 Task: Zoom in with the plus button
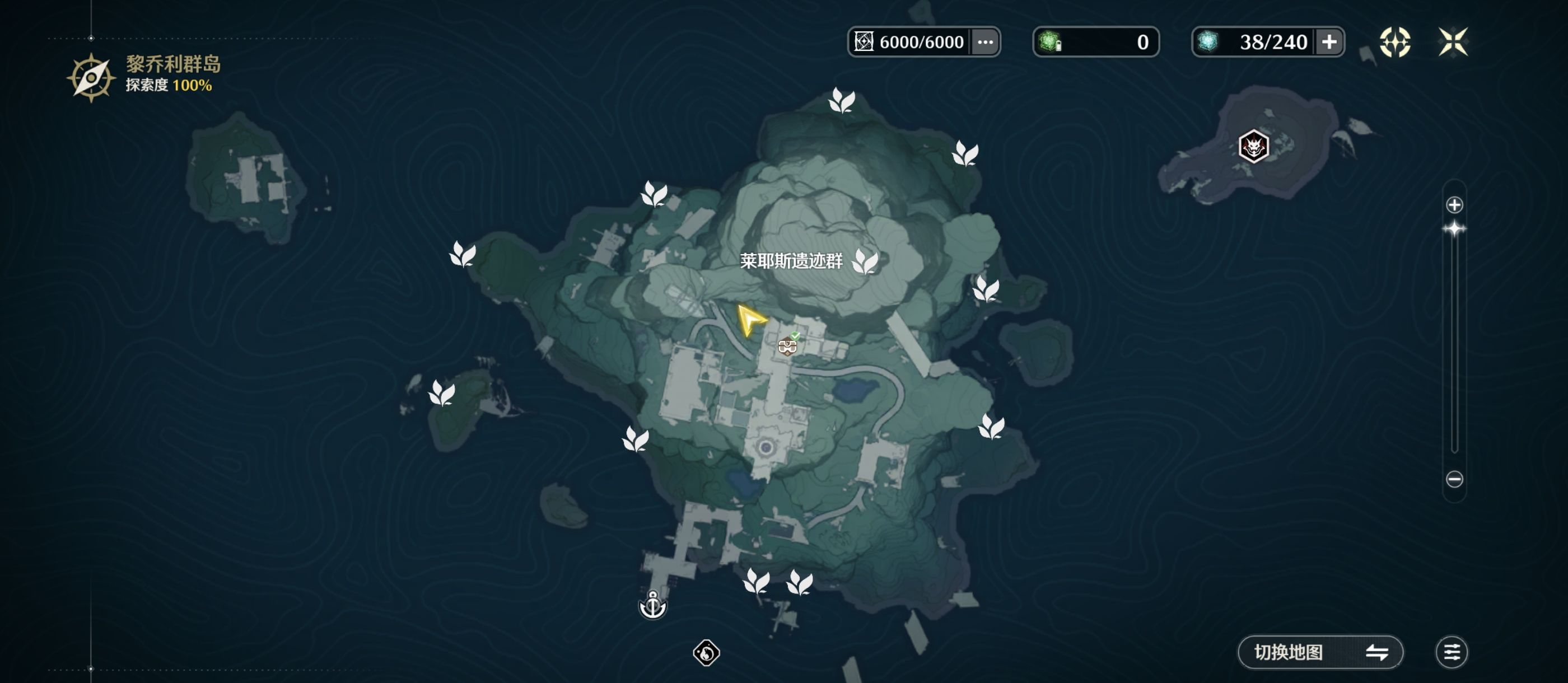(x=1454, y=205)
